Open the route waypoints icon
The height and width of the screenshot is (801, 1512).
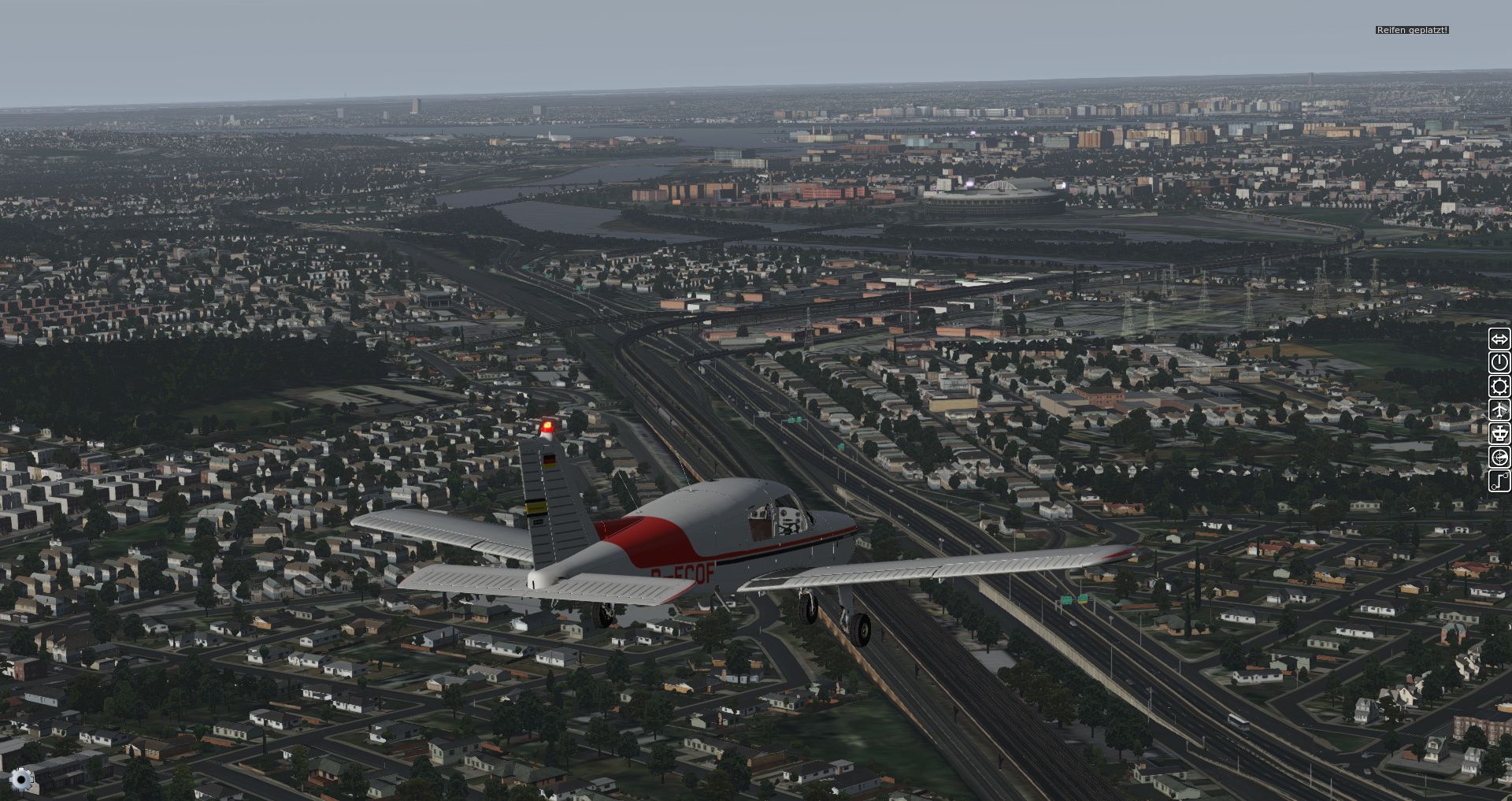click(x=1499, y=481)
